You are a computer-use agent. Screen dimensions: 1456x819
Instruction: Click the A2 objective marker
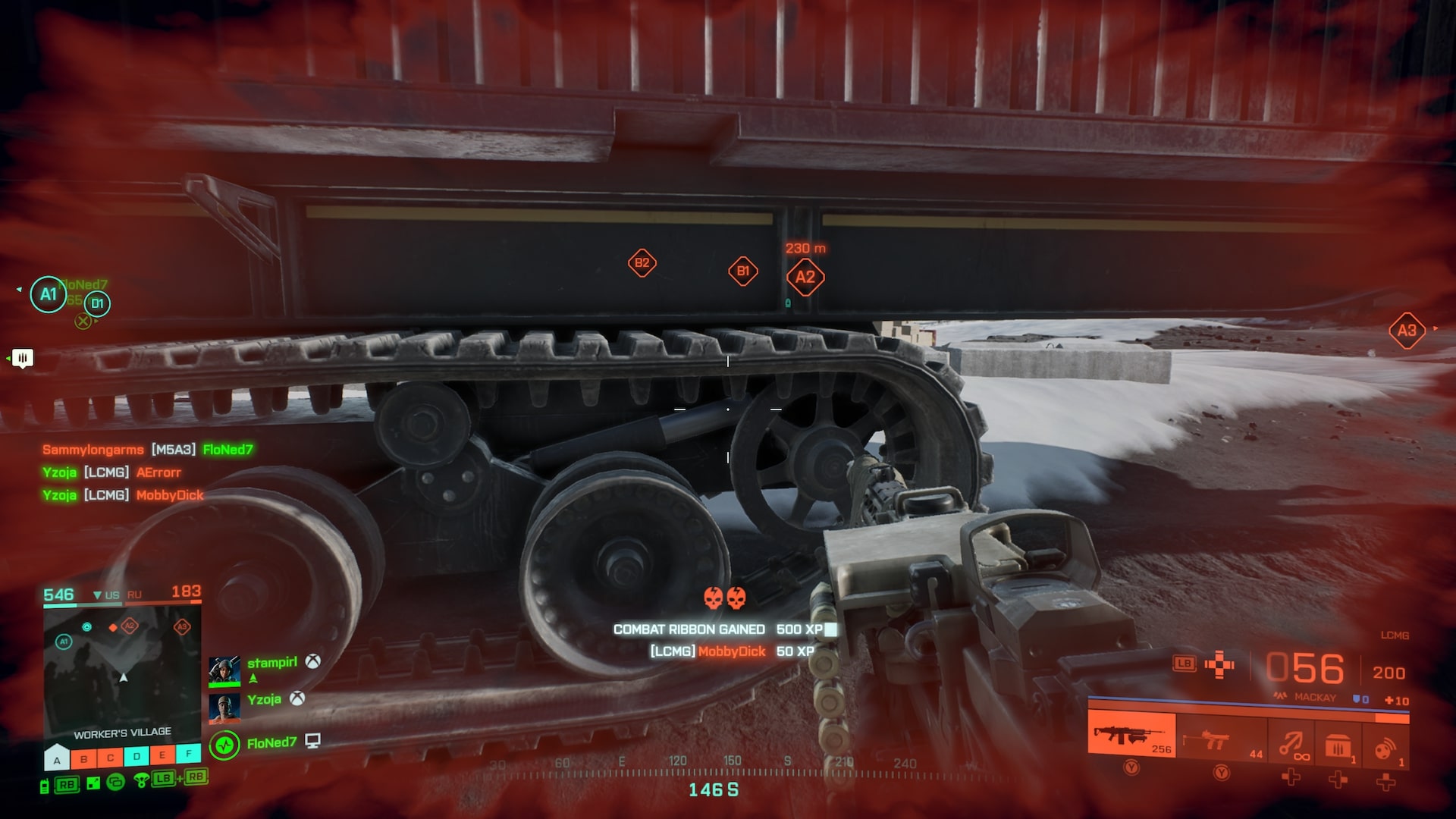805,278
